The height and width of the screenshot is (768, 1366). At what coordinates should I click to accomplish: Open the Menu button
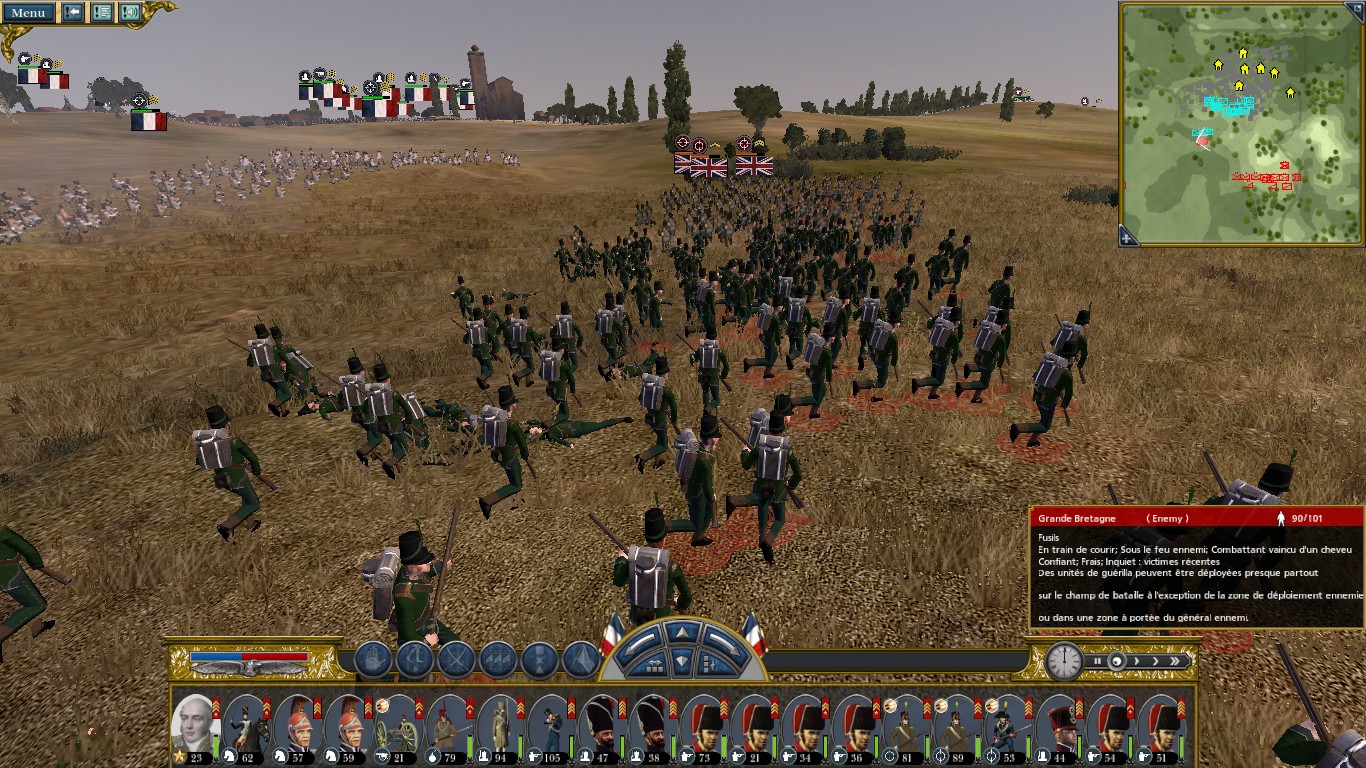point(27,13)
